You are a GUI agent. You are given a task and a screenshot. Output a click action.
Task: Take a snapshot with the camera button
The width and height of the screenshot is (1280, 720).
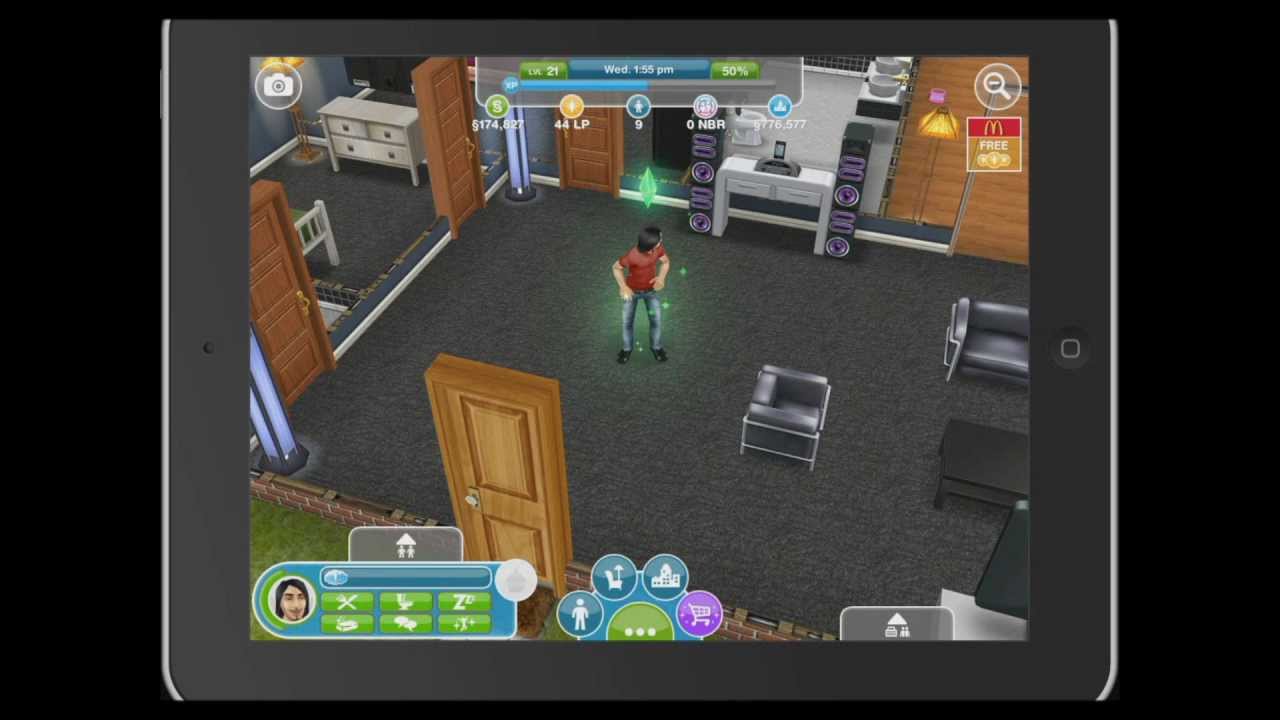(x=278, y=86)
